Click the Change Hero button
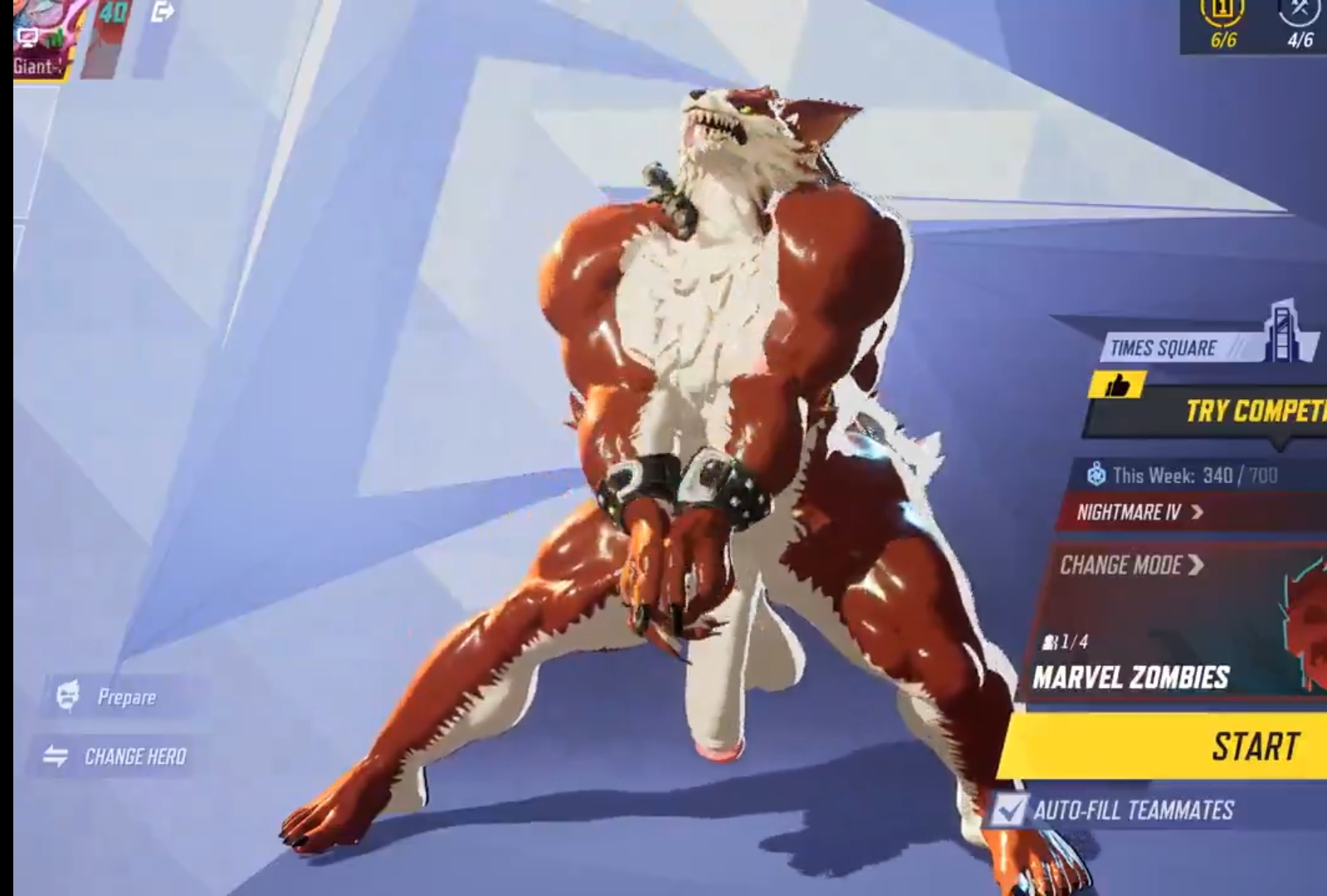This screenshot has width=1327, height=896. tap(118, 757)
